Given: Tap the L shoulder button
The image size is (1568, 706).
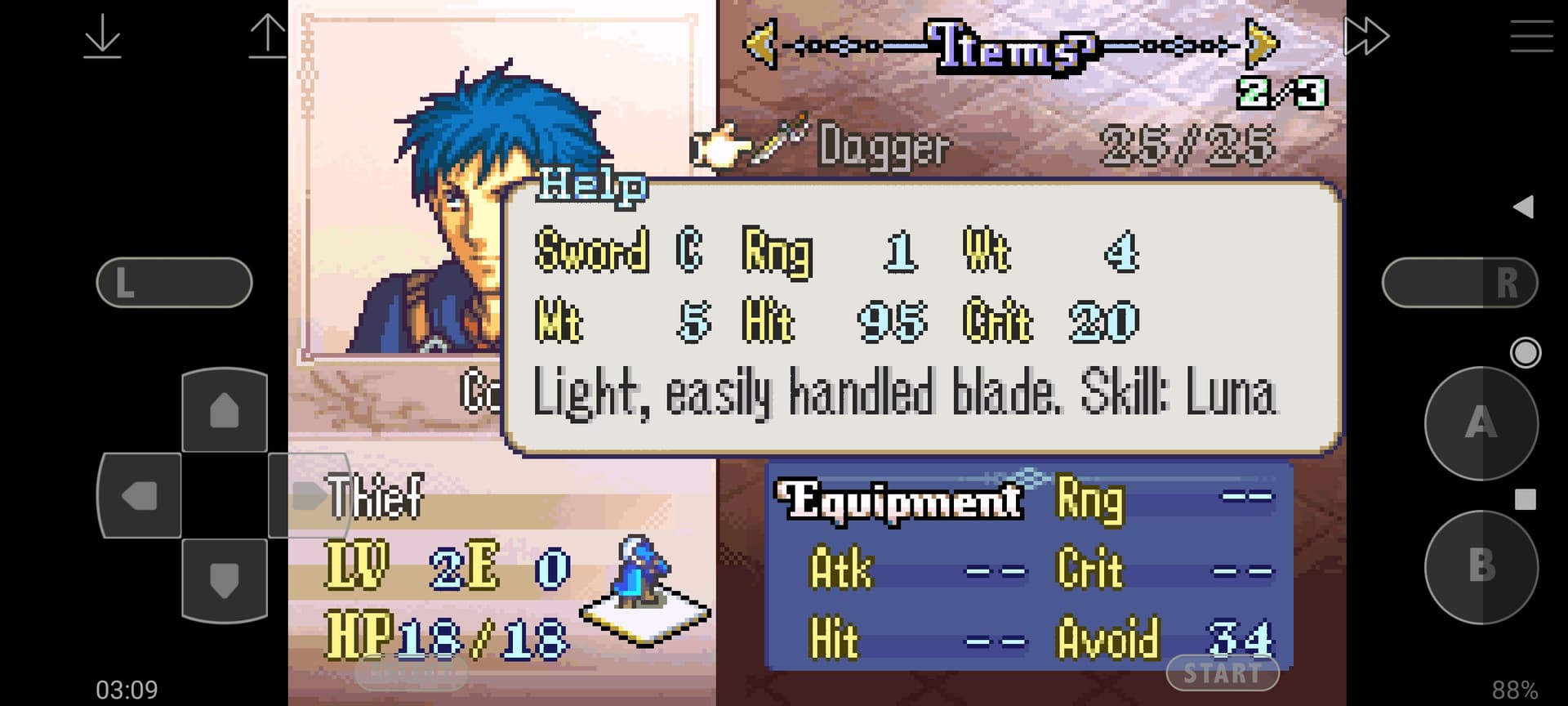Looking at the screenshot, I should (174, 283).
